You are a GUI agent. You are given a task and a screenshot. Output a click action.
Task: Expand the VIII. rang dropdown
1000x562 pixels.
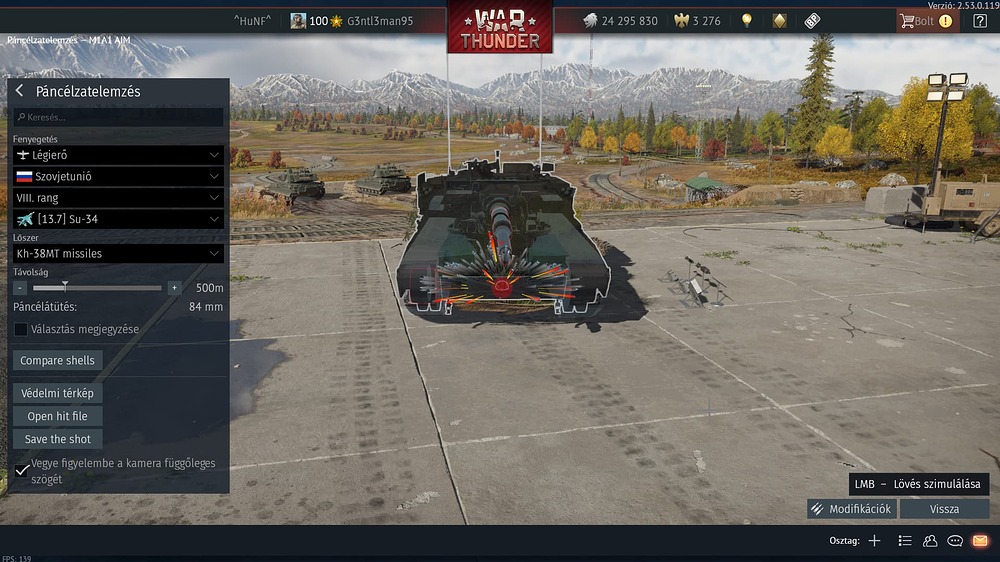click(x=118, y=198)
